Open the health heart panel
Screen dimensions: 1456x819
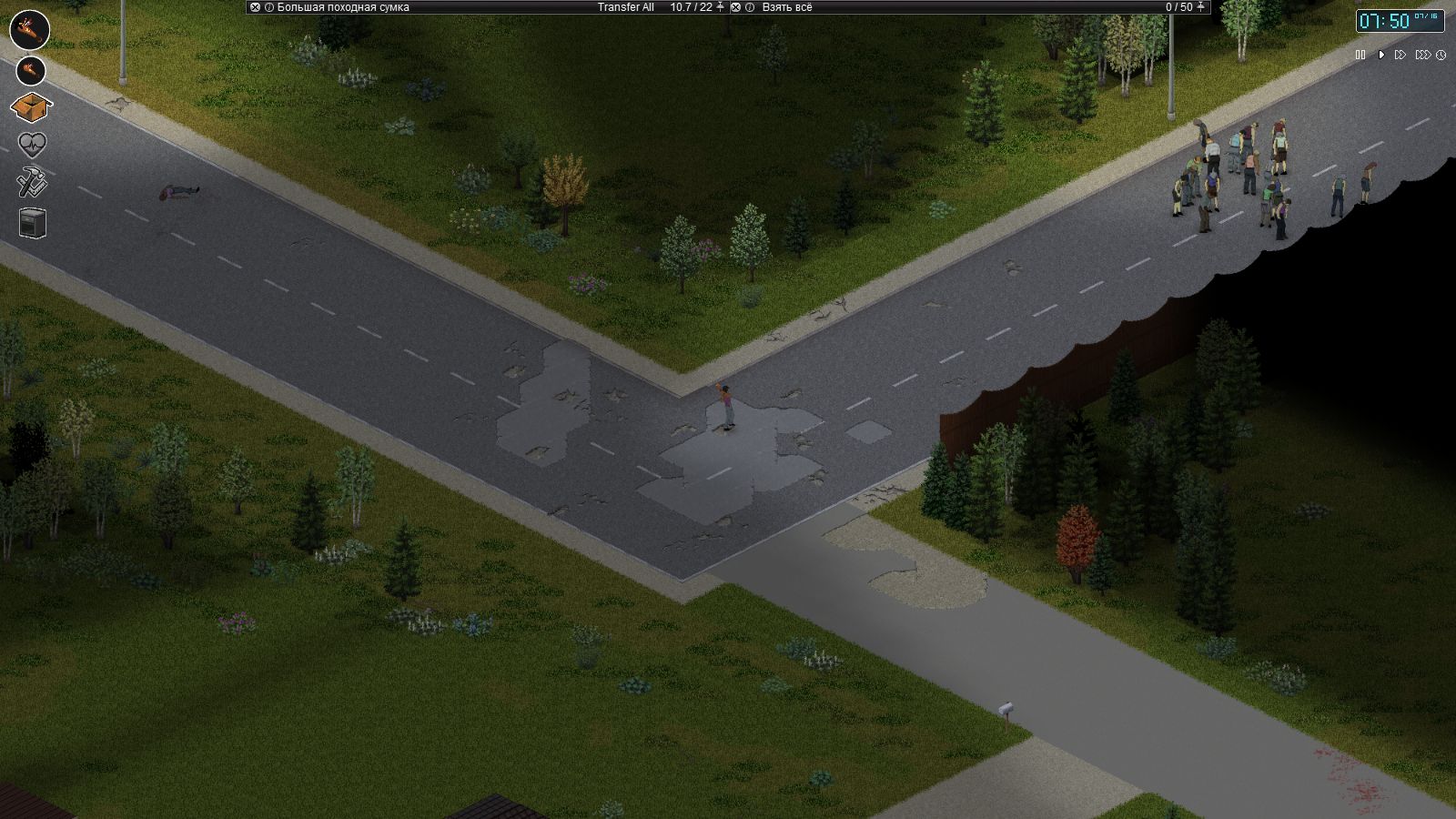32,145
